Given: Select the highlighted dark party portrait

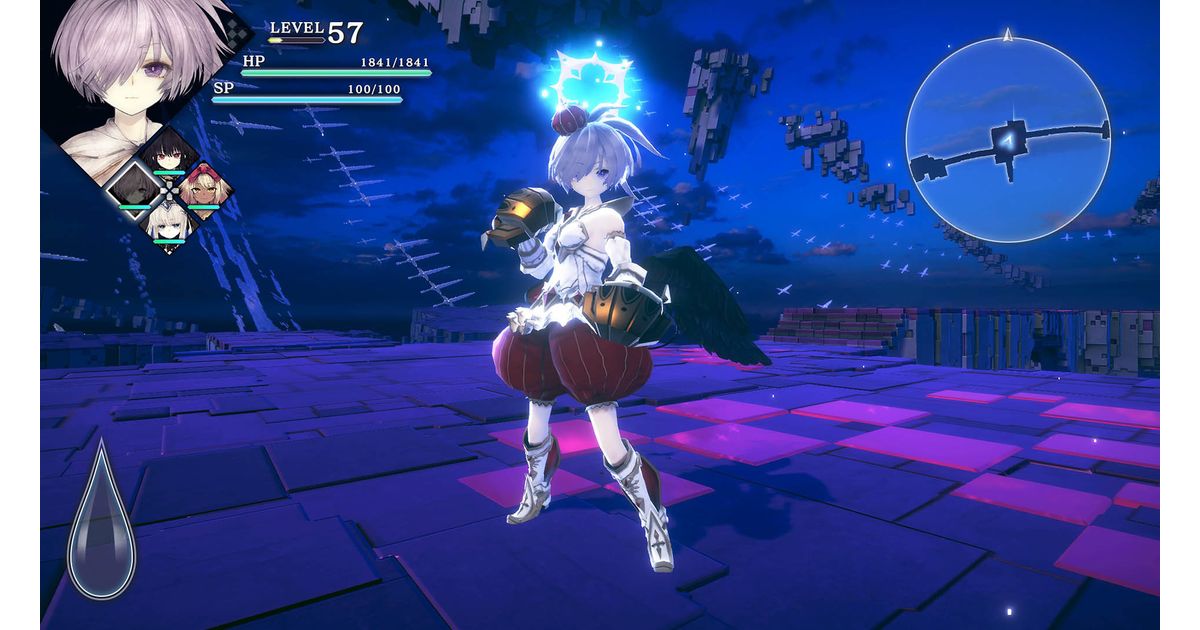Looking at the screenshot, I should point(133,187).
